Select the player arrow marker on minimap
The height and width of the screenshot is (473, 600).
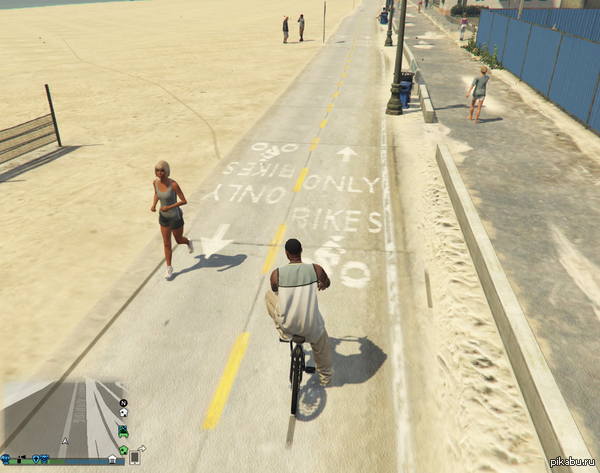(x=65, y=440)
